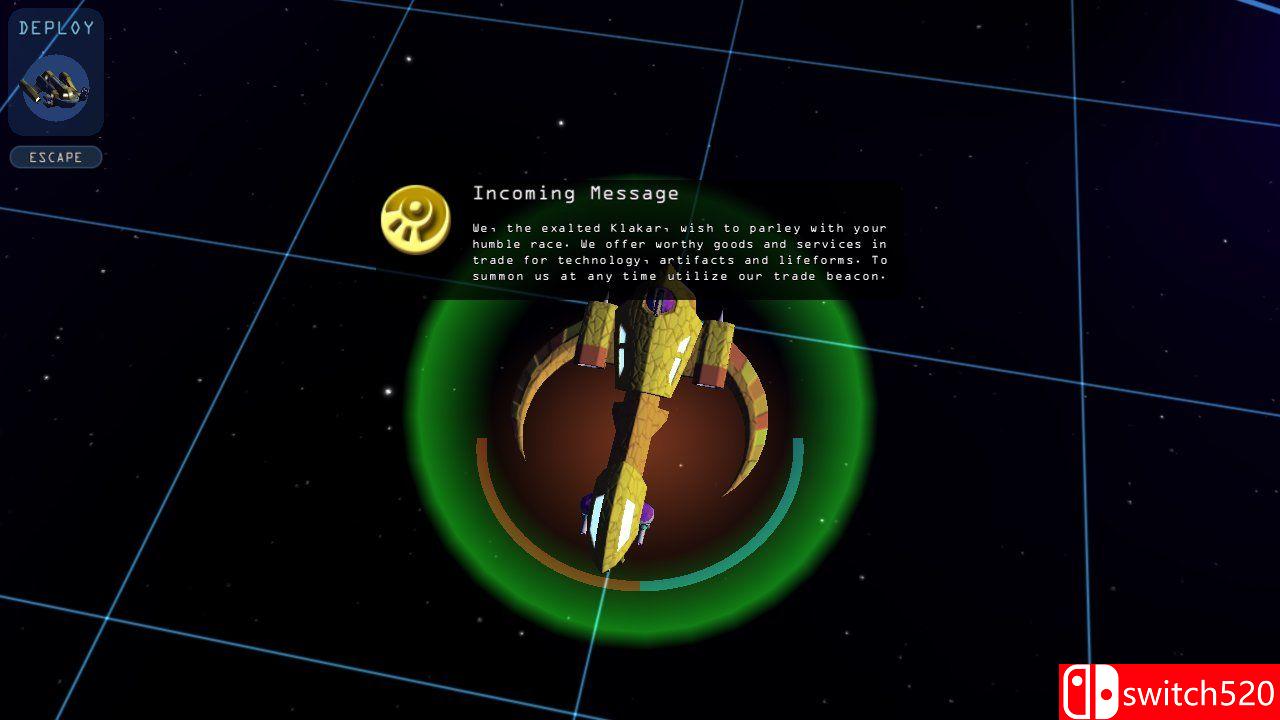Open the Incoming Message header
The image size is (1280, 720).
pyautogui.click(x=575, y=193)
